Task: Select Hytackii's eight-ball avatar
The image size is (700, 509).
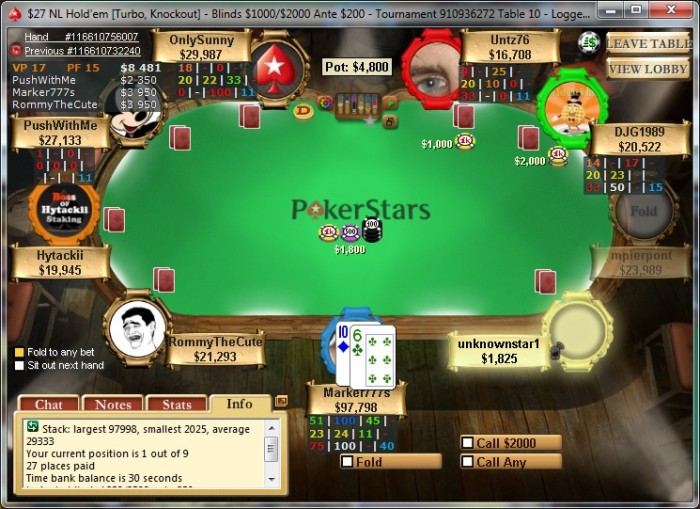Action: [63, 210]
